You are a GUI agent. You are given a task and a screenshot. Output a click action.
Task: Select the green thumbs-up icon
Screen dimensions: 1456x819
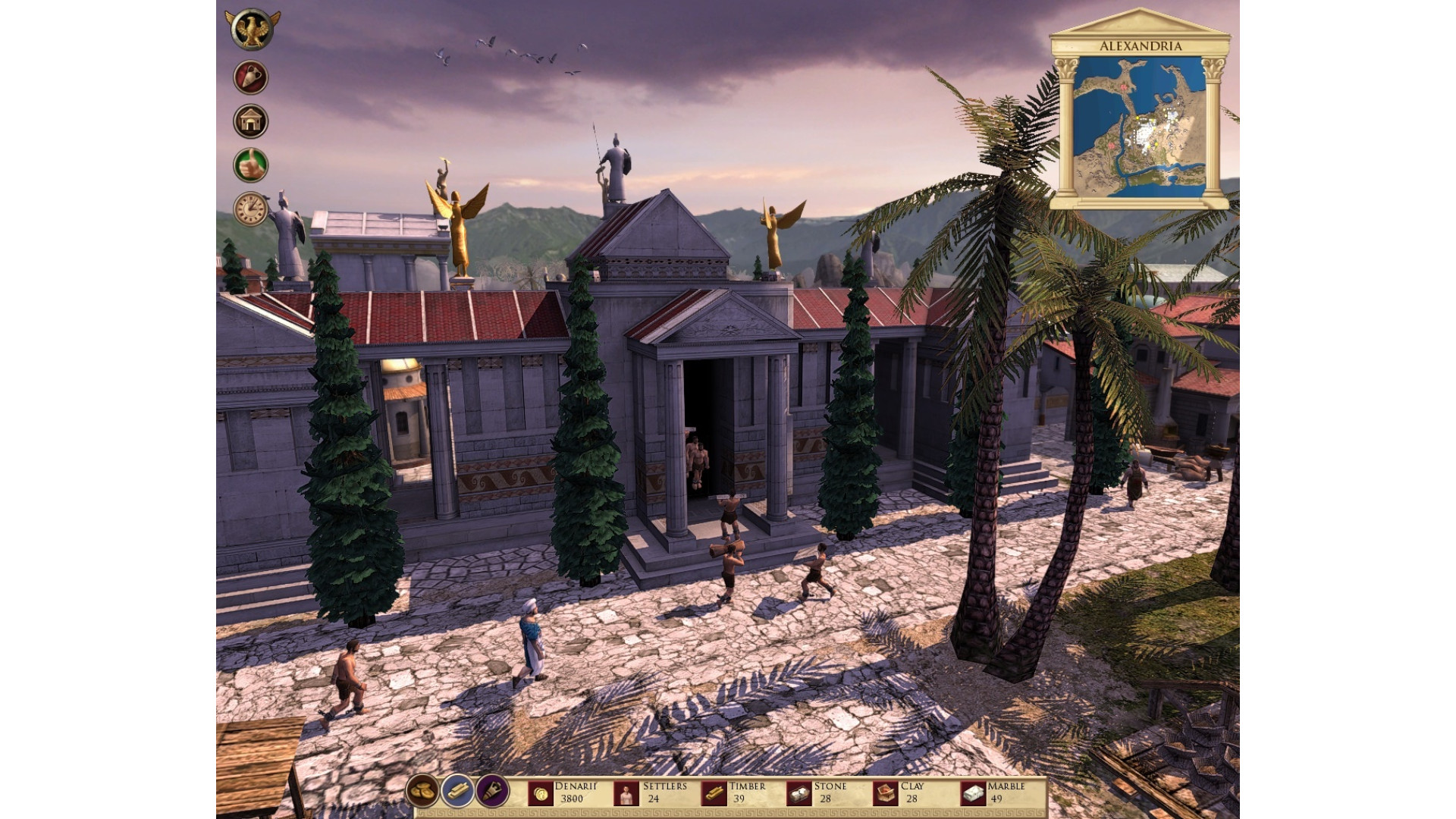(251, 165)
